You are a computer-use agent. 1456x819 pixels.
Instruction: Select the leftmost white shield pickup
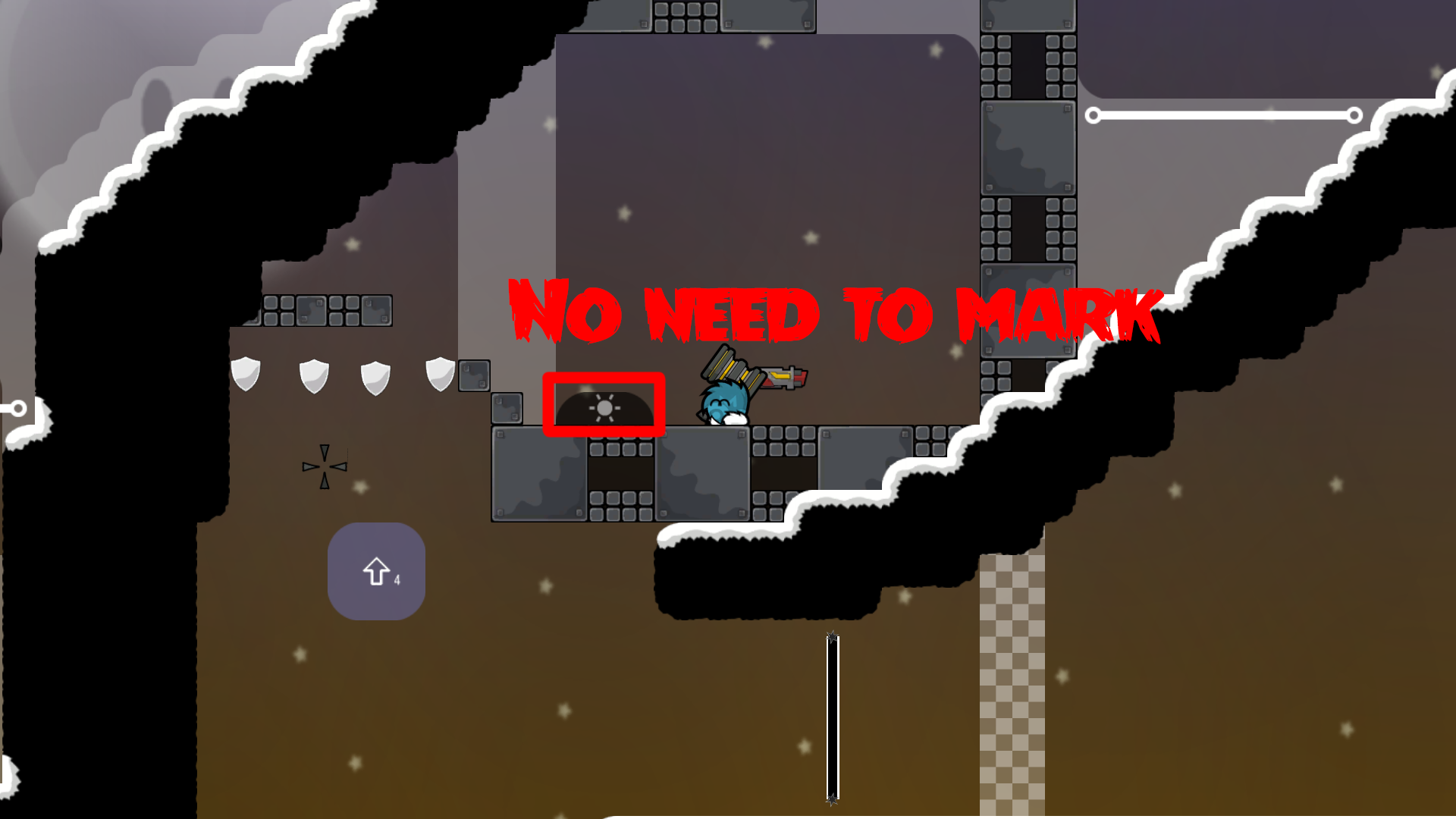coord(246,376)
